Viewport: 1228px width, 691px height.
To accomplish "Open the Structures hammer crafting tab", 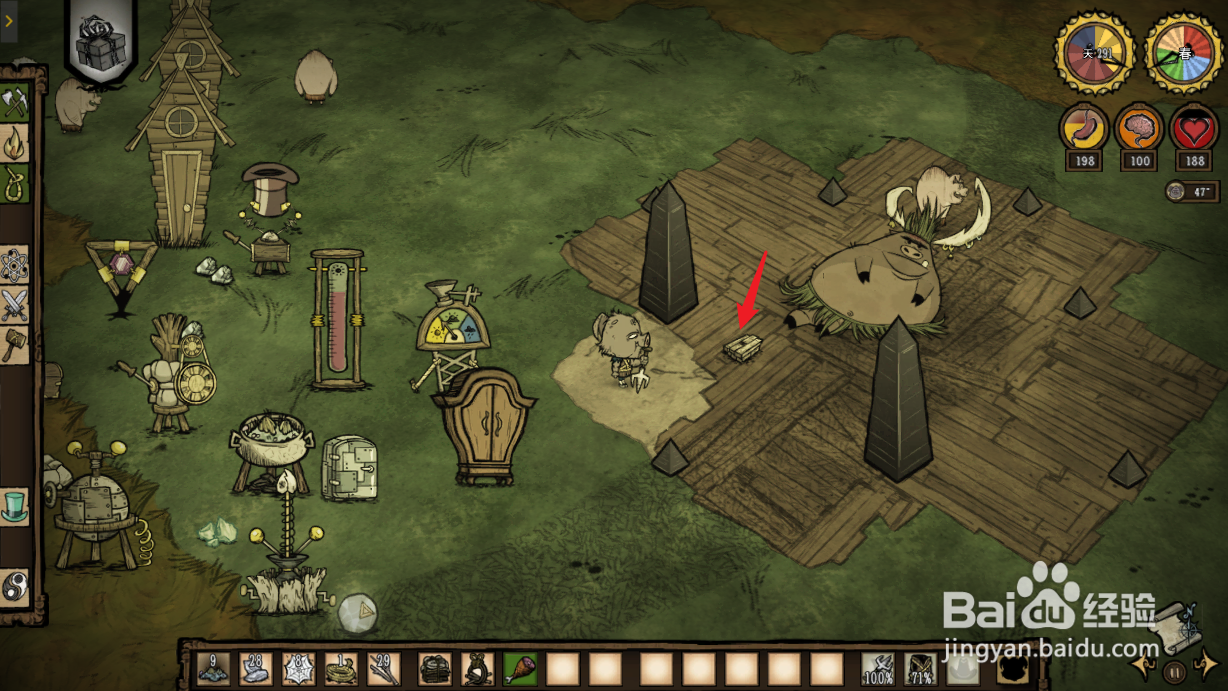I will [x=15, y=345].
